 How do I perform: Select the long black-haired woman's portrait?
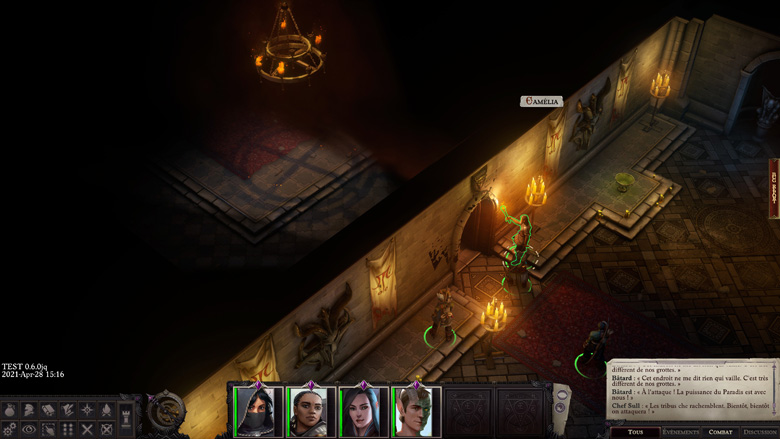coord(364,412)
